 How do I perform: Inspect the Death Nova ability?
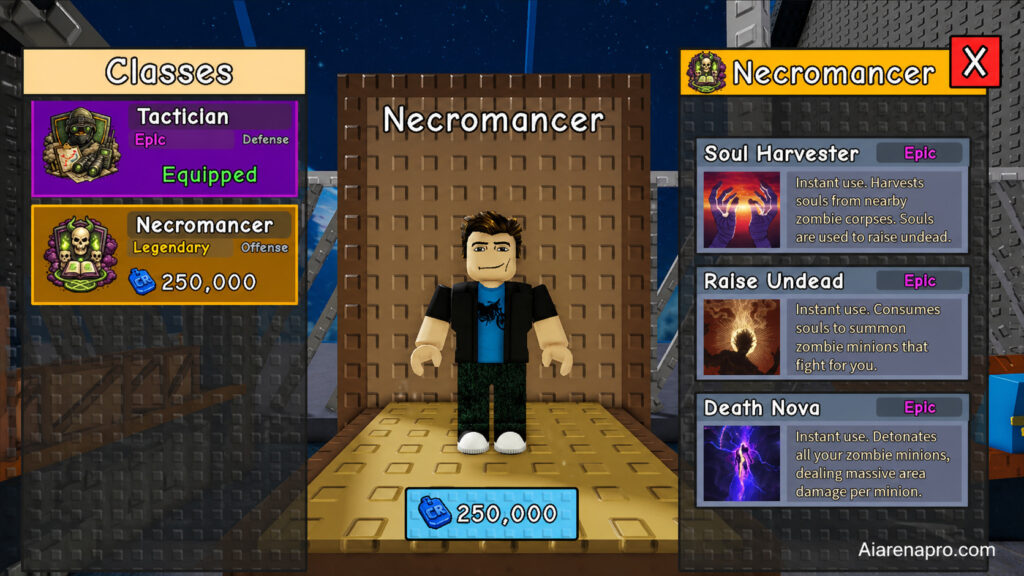point(832,450)
